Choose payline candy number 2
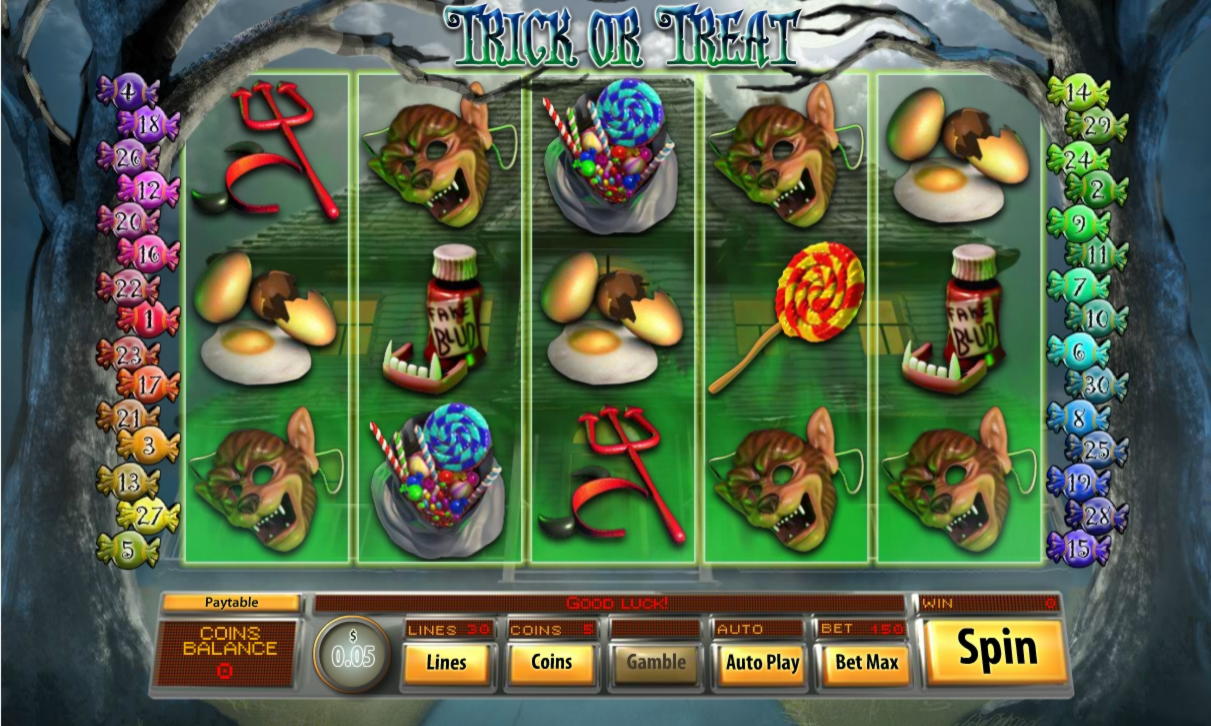 (1097, 189)
